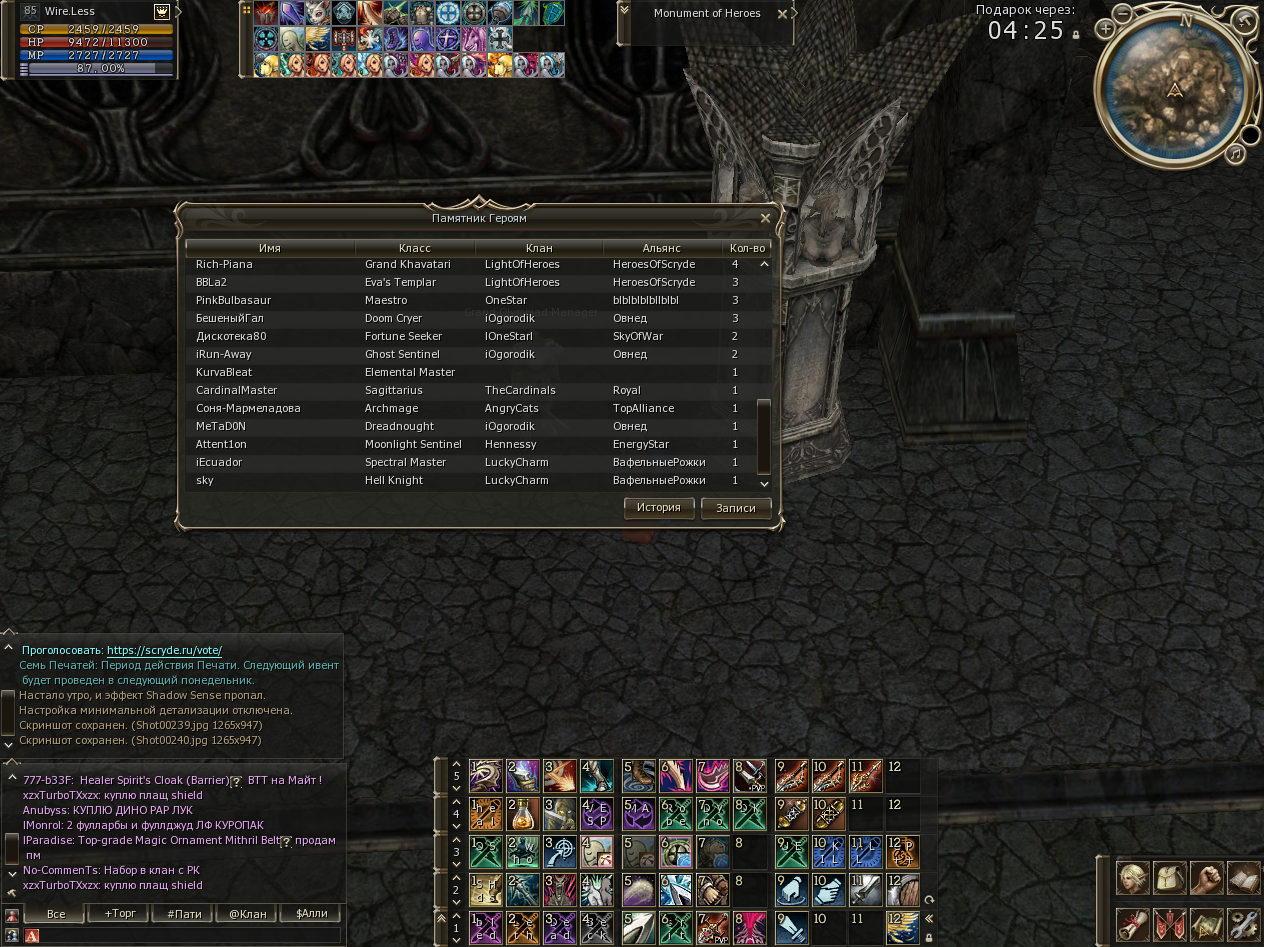Viewport: 1264px width, 947px height.
Task: Zoom out the minimap with minus button
Action: coord(1123,14)
